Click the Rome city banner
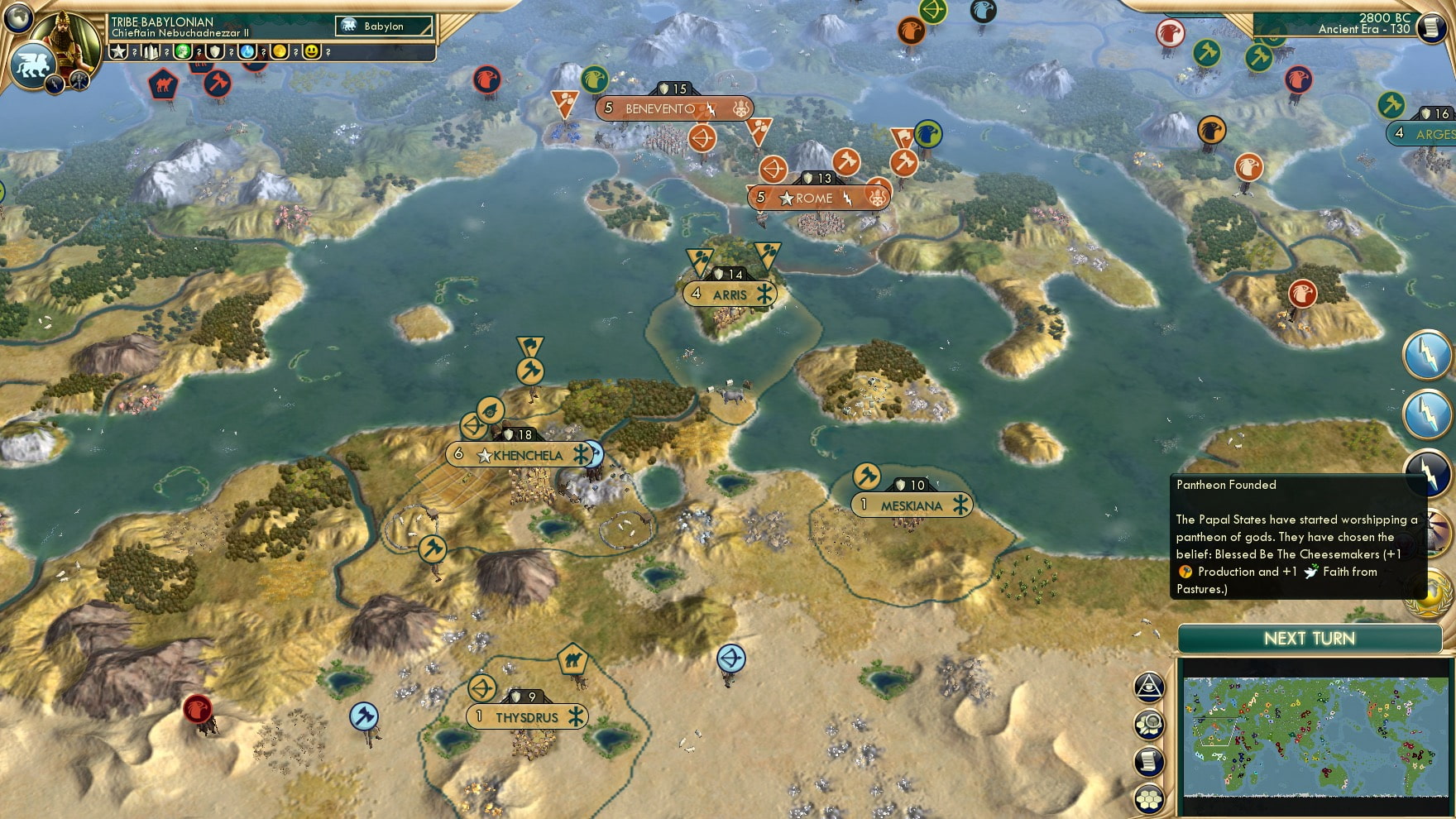The width and height of the screenshot is (1456, 819). (815, 198)
